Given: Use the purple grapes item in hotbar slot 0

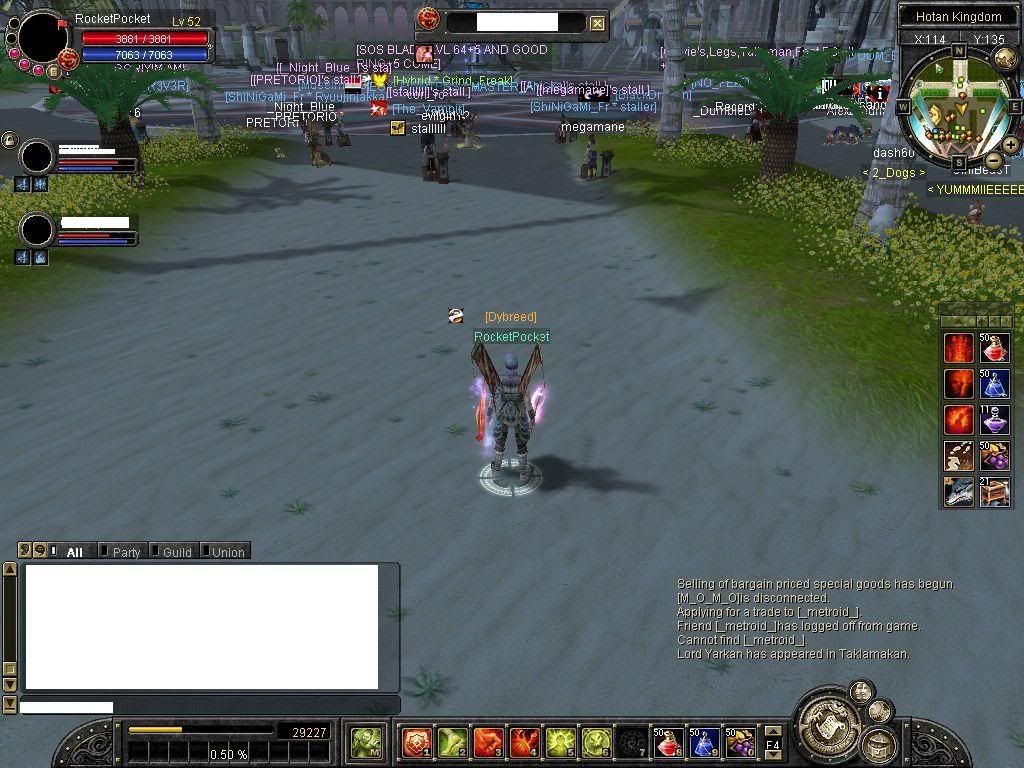Looking at the screenshot, I should (x=740, y=742).
